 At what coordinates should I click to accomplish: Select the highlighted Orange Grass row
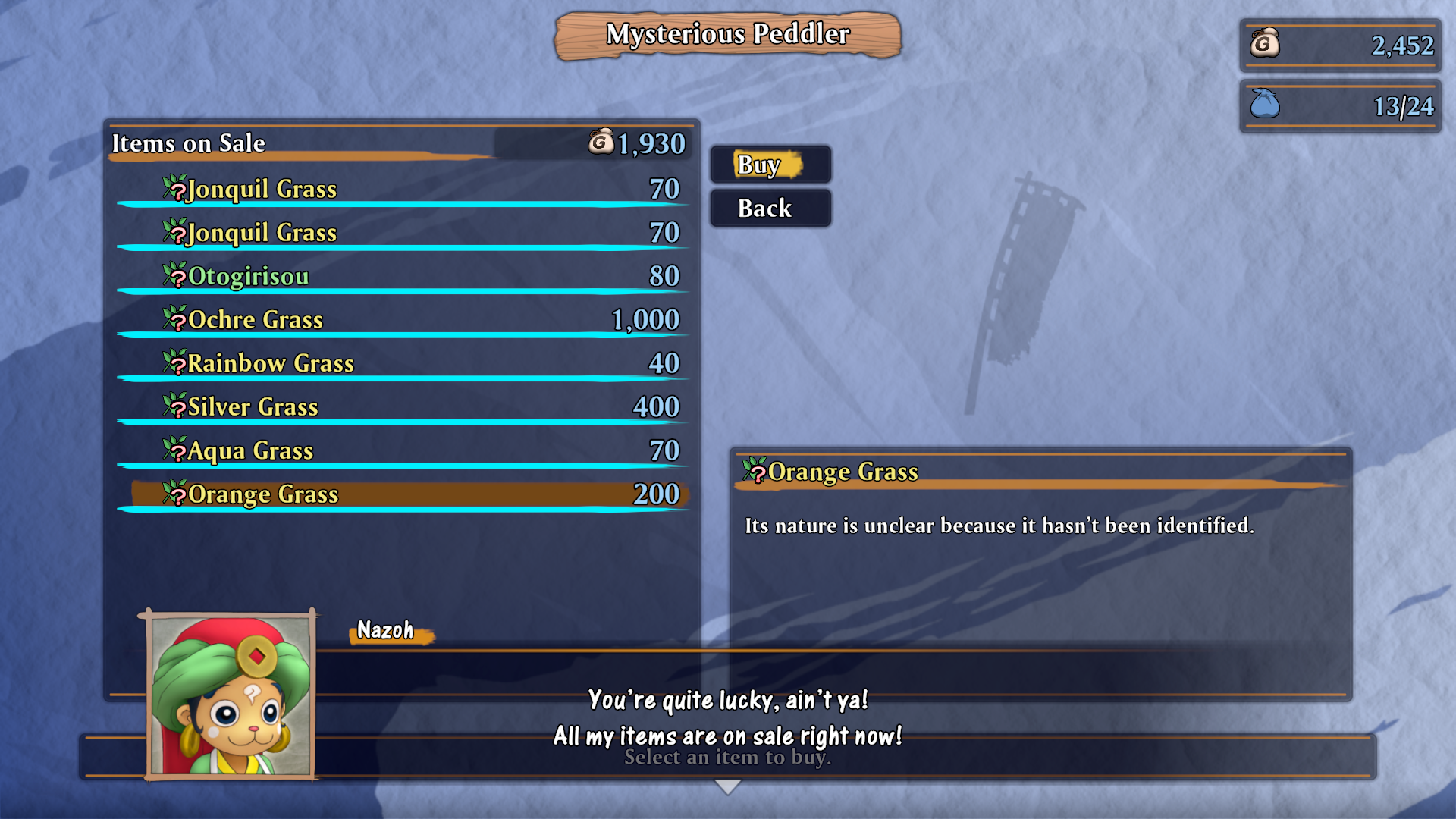click(x=402, y=494)
